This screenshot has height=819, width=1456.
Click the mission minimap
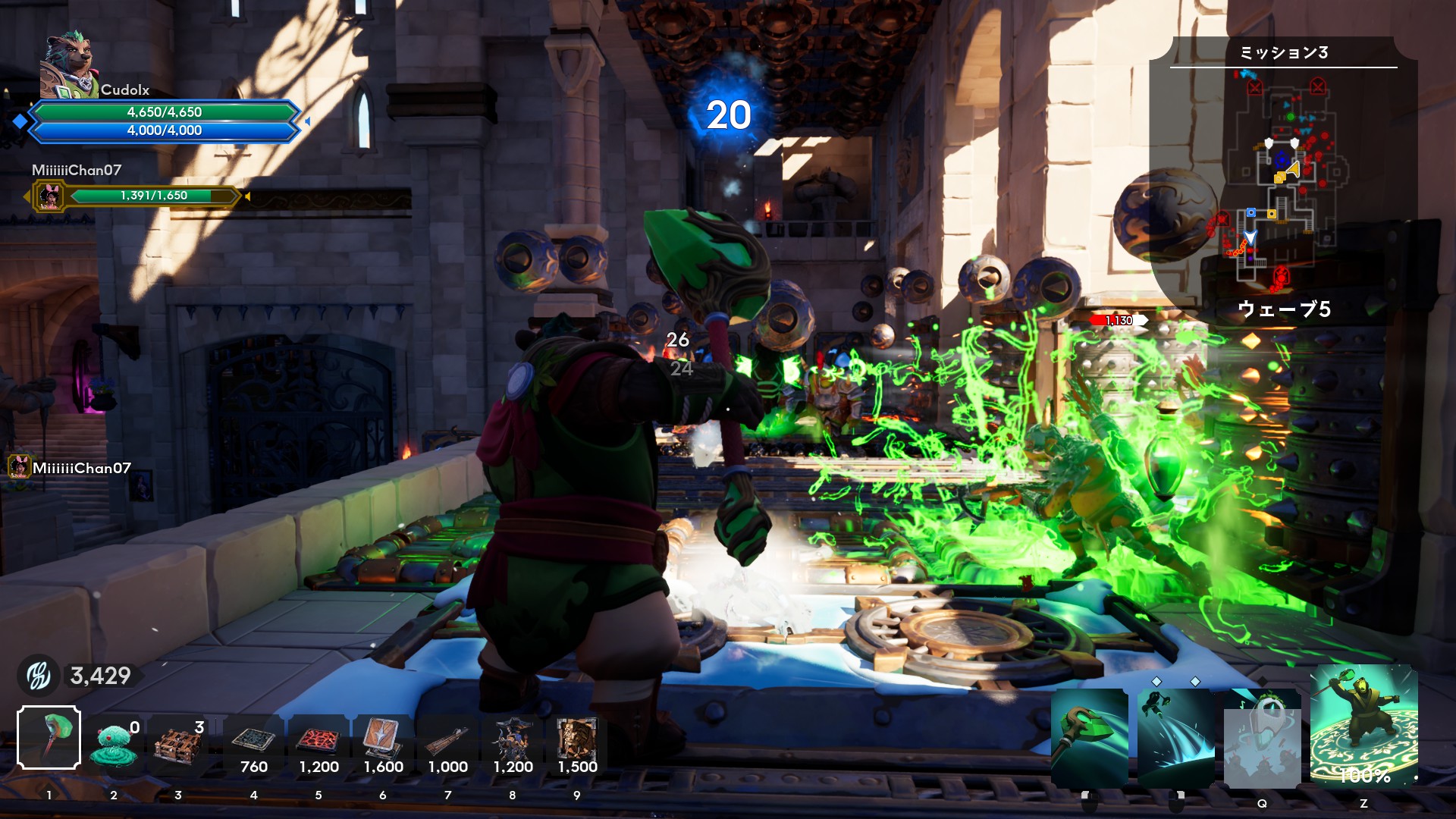click(x=1283, y=182)
